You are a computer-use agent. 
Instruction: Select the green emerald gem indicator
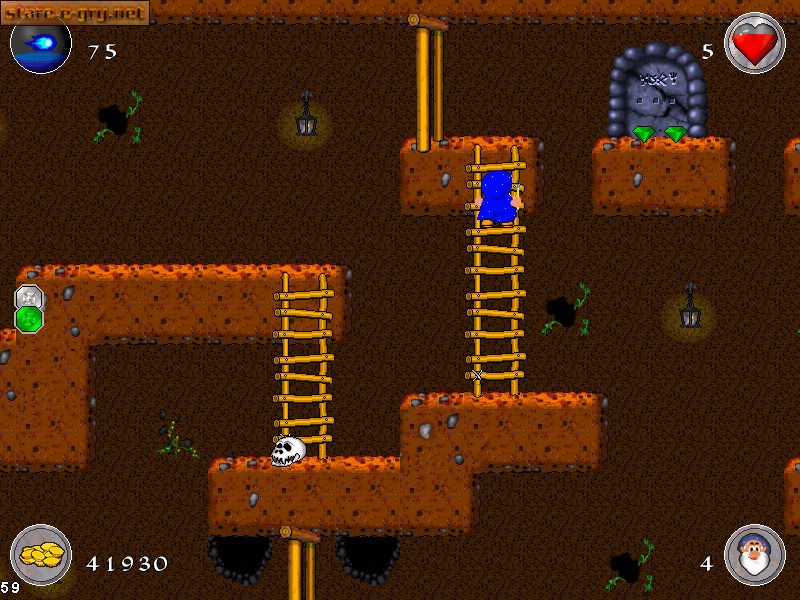29,319
